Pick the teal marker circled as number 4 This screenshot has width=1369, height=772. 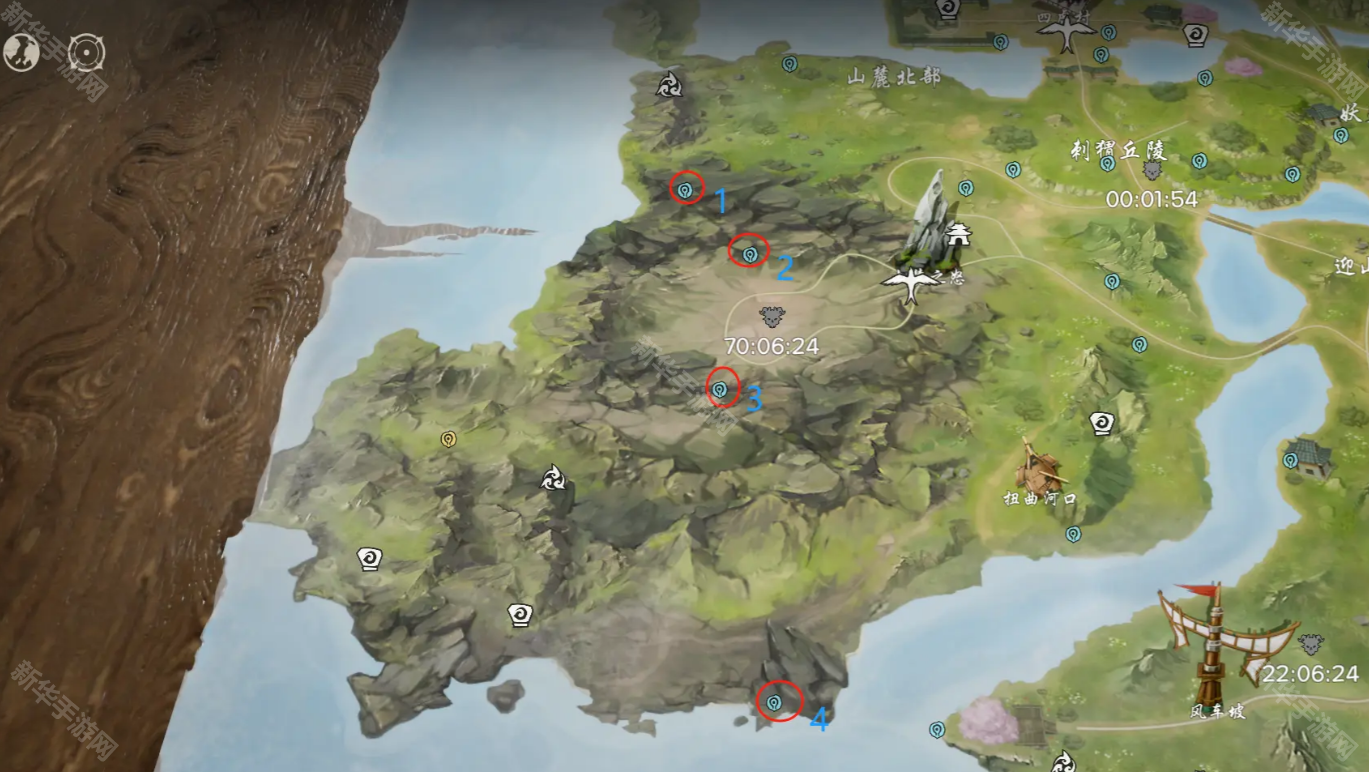773,703
